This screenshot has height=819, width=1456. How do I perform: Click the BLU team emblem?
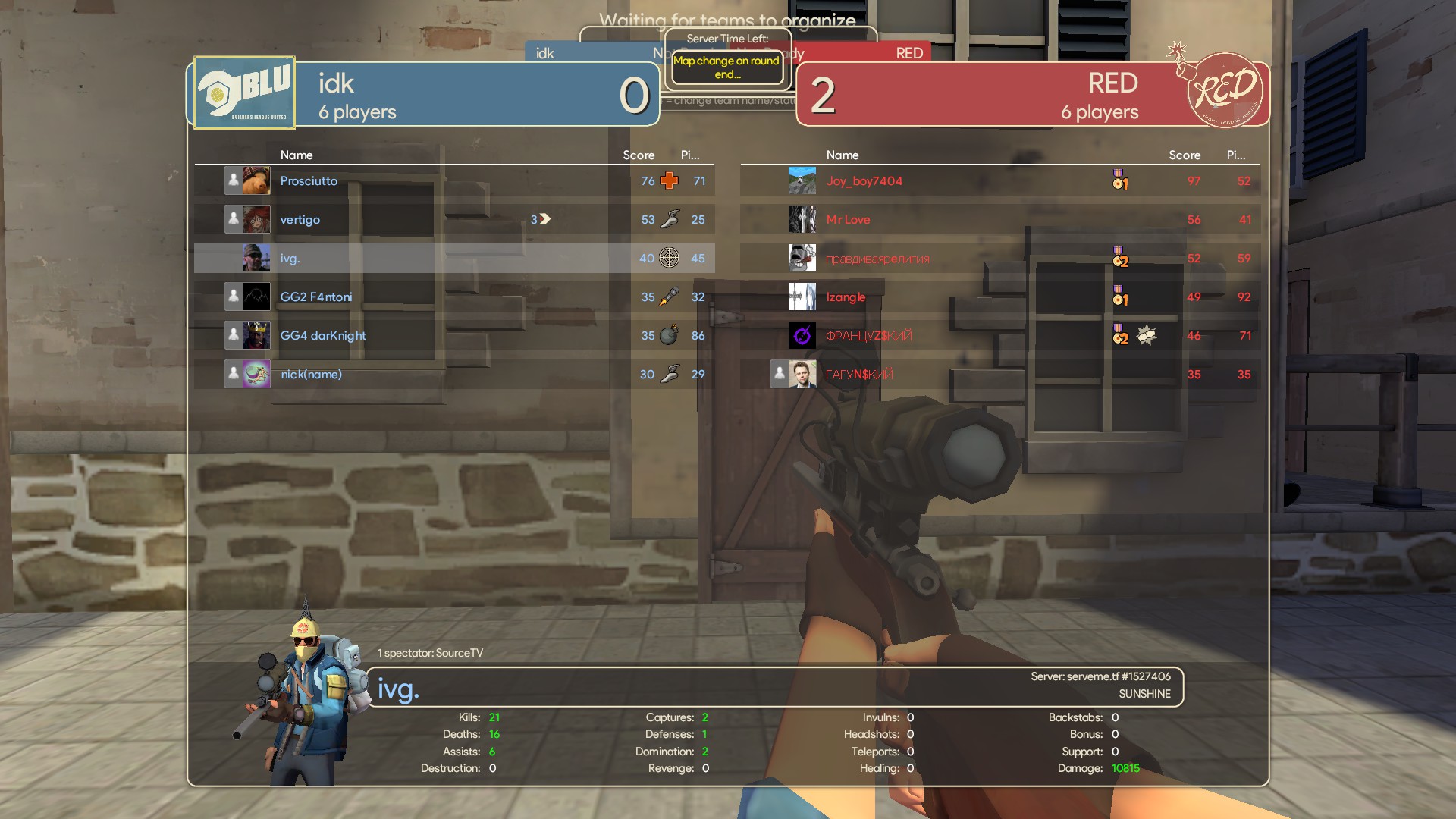(244, 93)
